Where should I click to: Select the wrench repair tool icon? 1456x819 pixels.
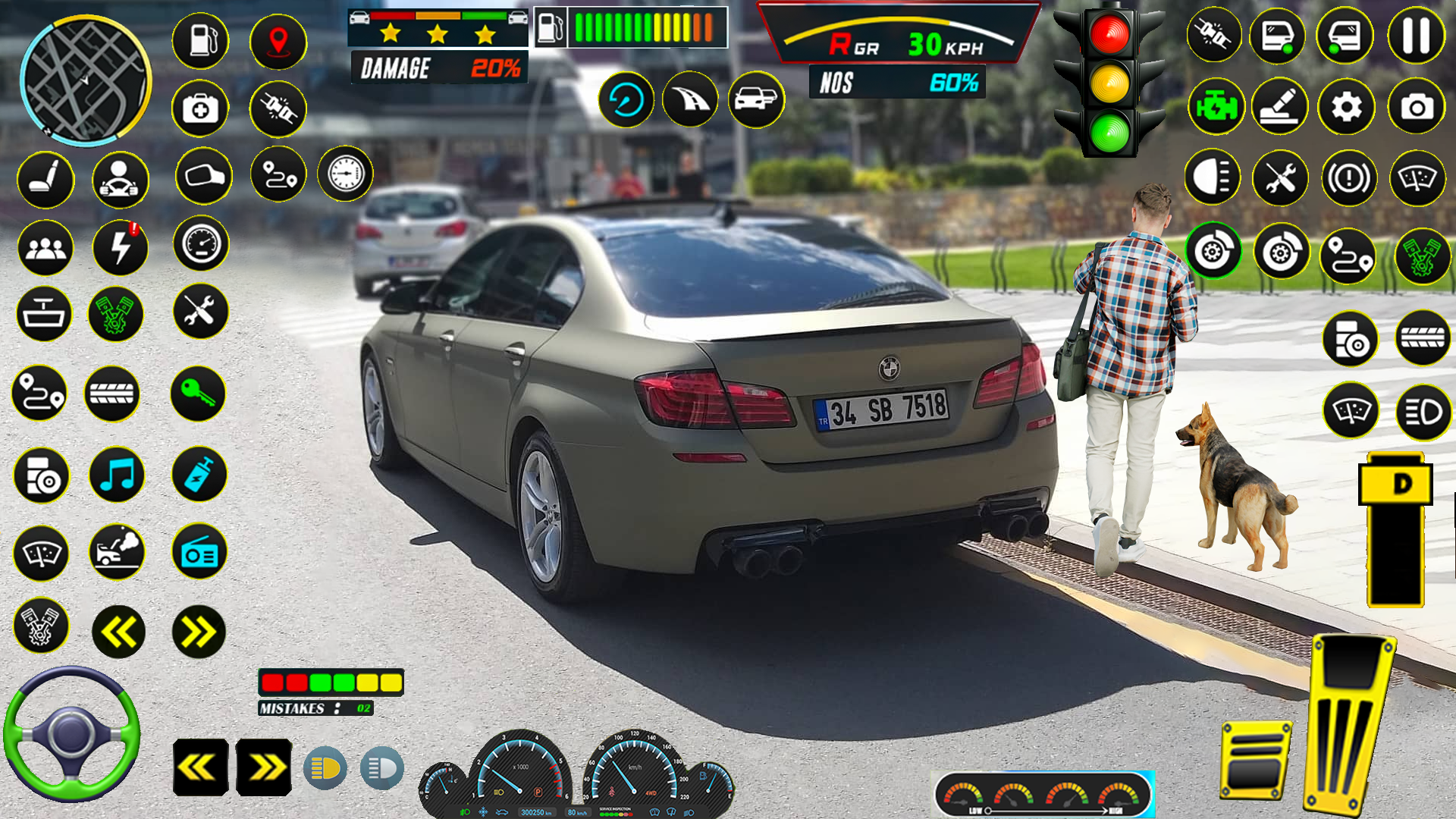(x=199, y=312)
